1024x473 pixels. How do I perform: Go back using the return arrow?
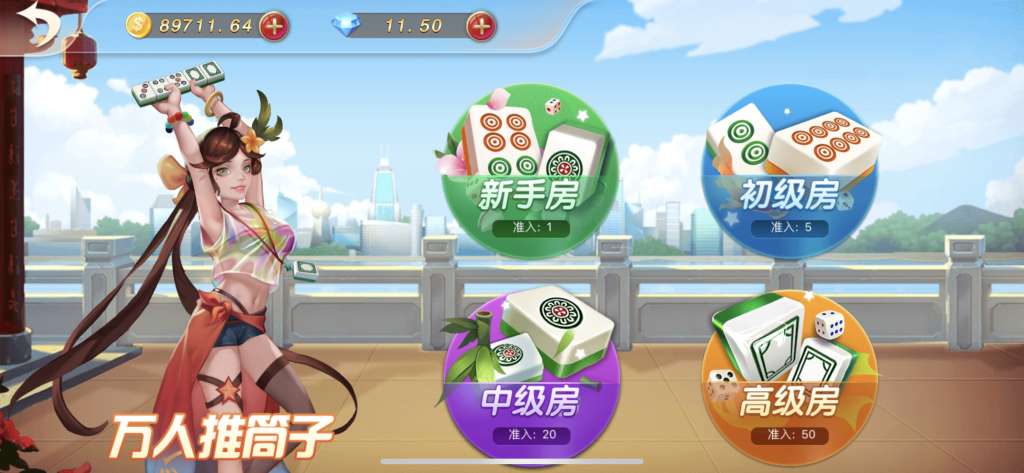(40, 24)
